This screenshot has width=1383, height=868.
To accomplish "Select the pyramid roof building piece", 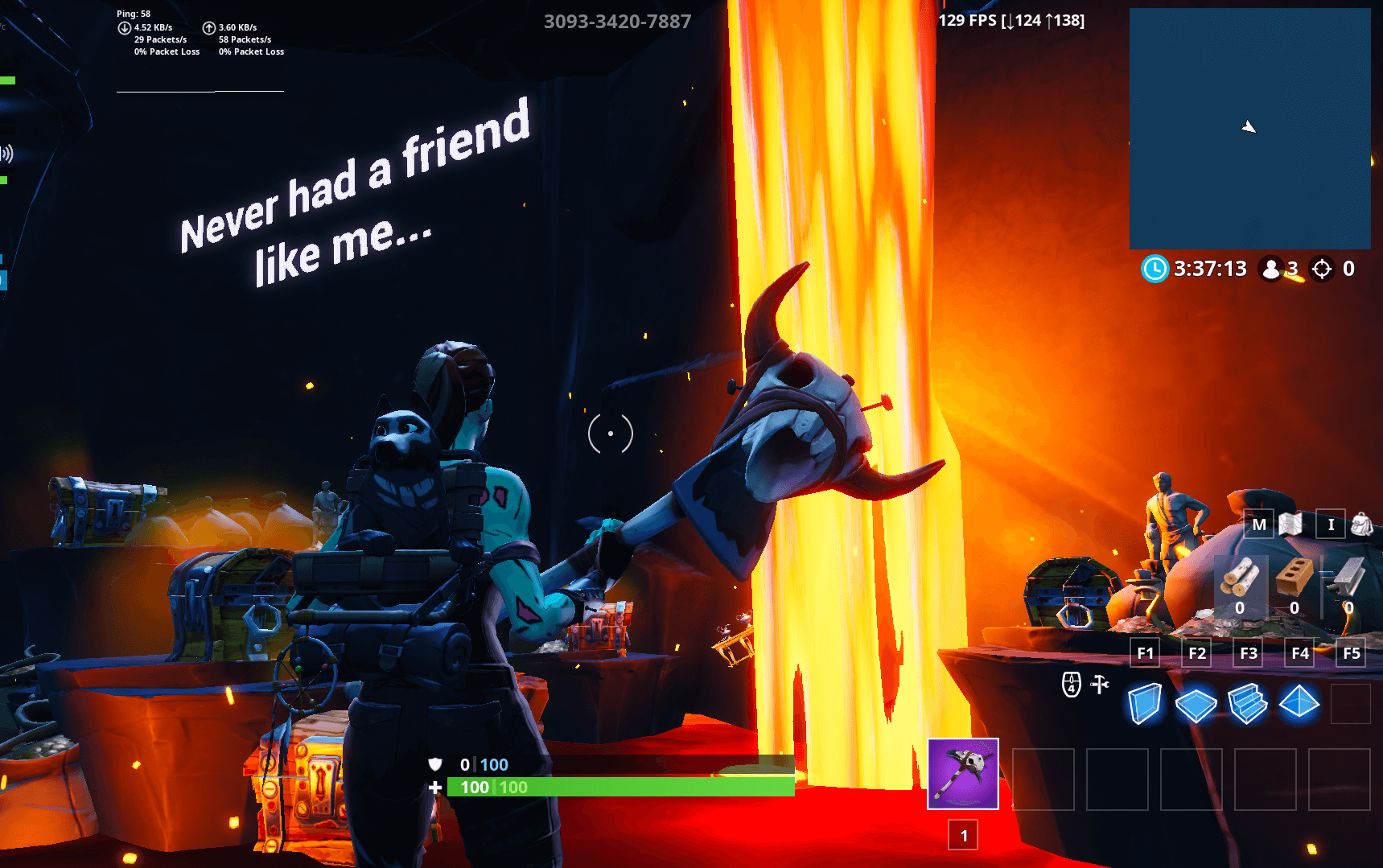I will point(1299,703).
